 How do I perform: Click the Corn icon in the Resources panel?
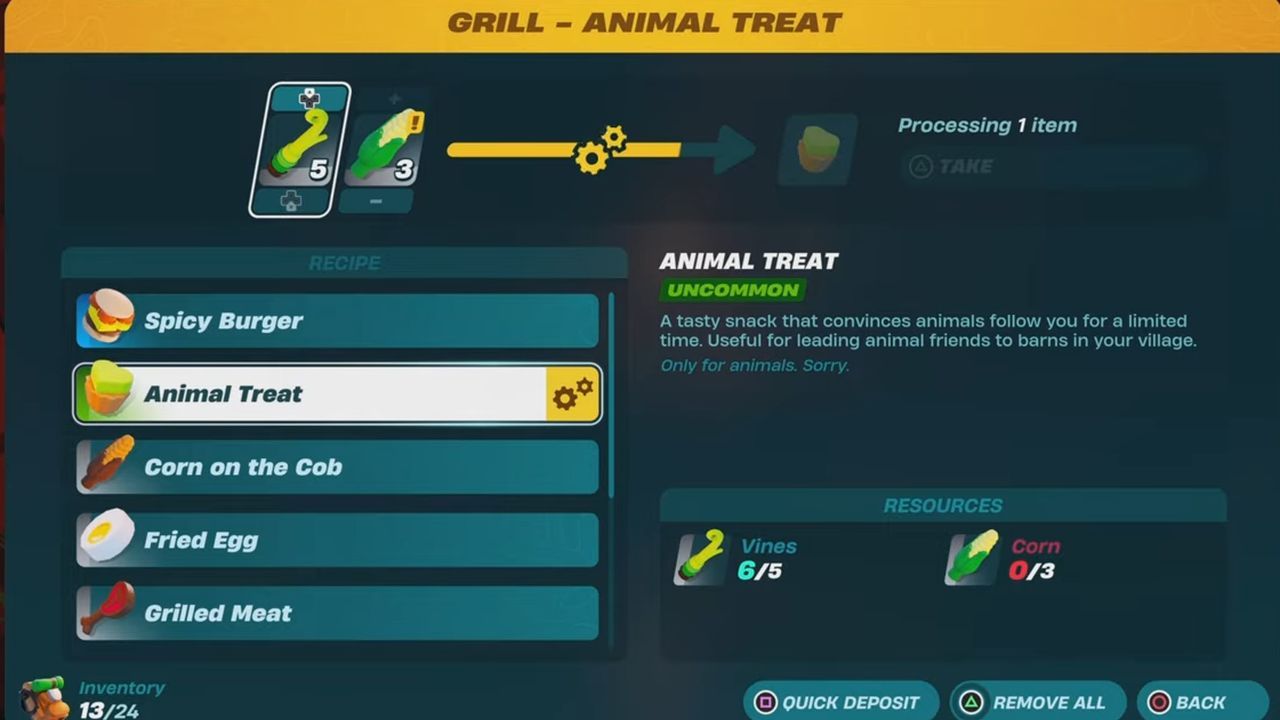[971, 559]
